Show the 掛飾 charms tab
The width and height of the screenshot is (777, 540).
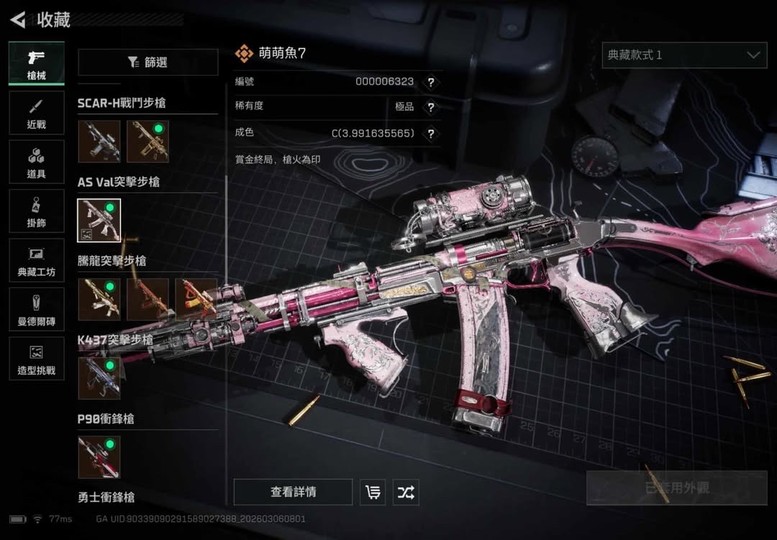[36, 210]
